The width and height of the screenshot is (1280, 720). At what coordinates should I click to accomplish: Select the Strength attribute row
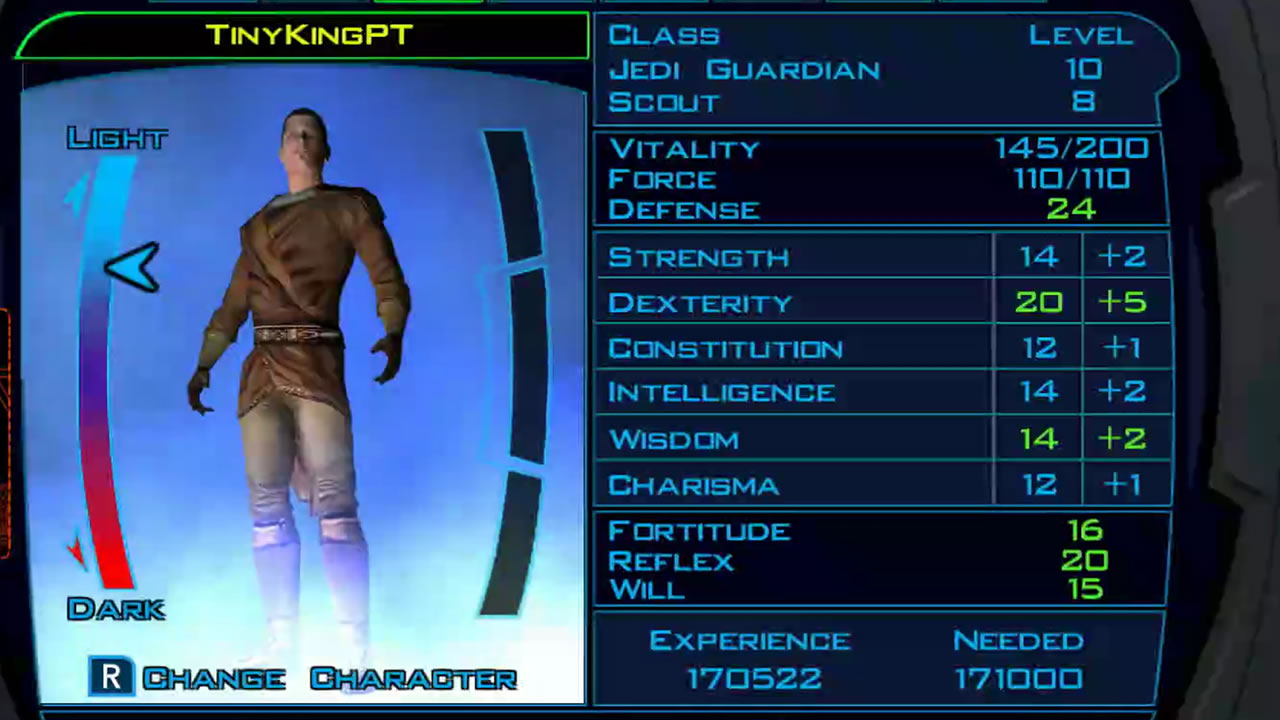click(699, 257)
